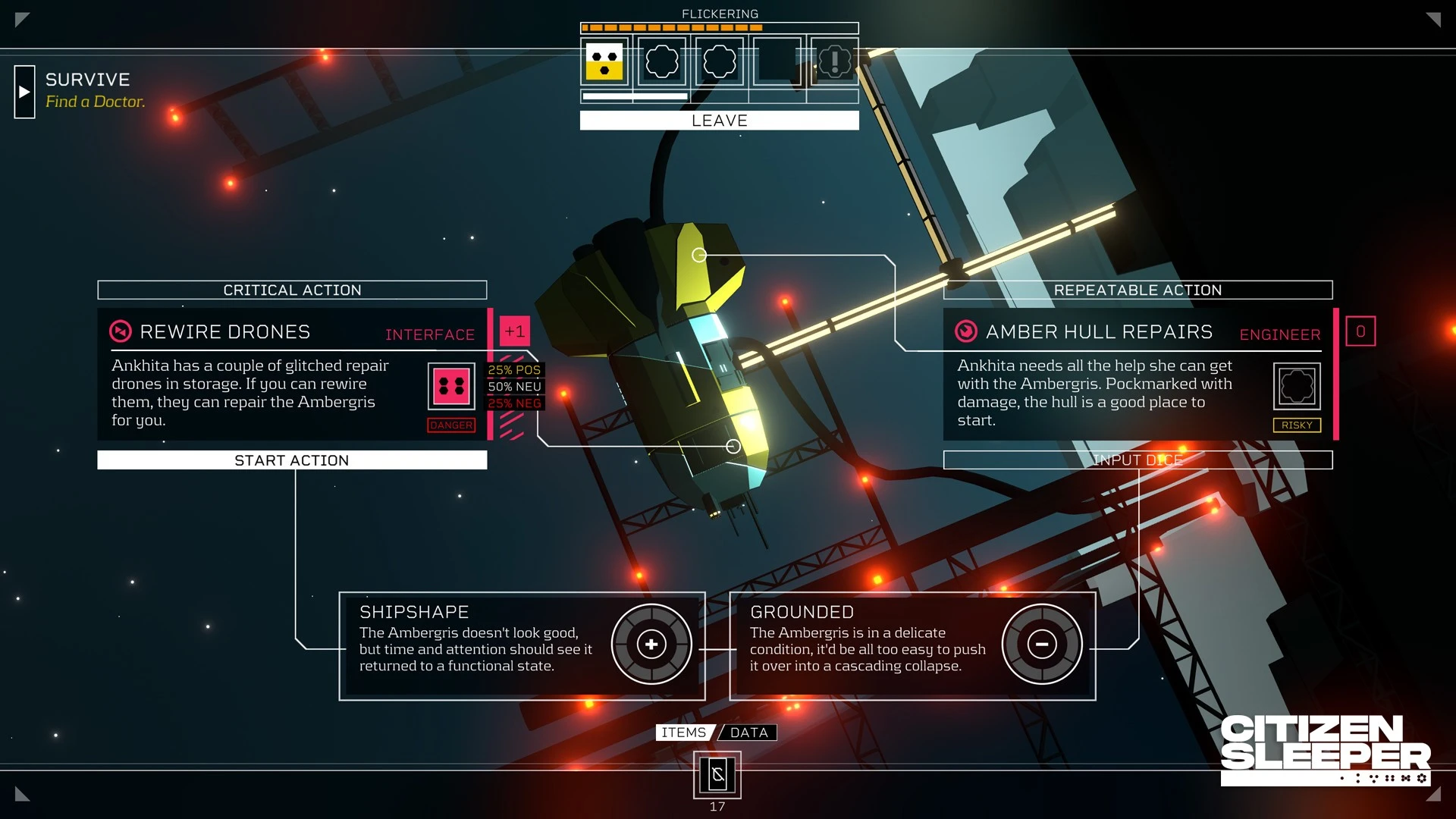
Task: Select the dice slot in Rewire Drones
Action: pyautogui.click(x=451, y=386)
